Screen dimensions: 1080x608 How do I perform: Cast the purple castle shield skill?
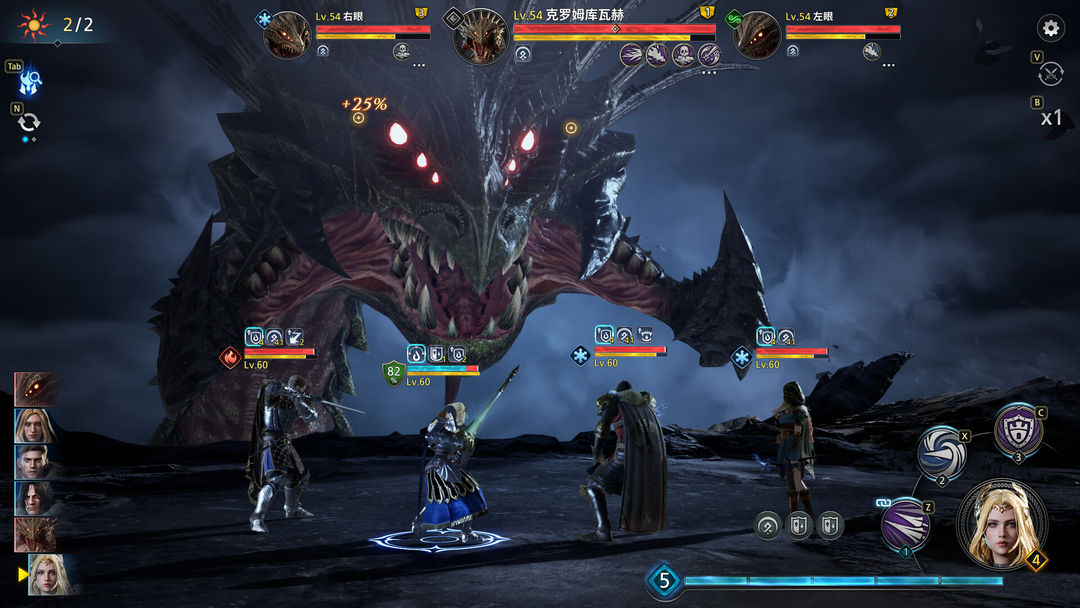(x=1018, y=429)
